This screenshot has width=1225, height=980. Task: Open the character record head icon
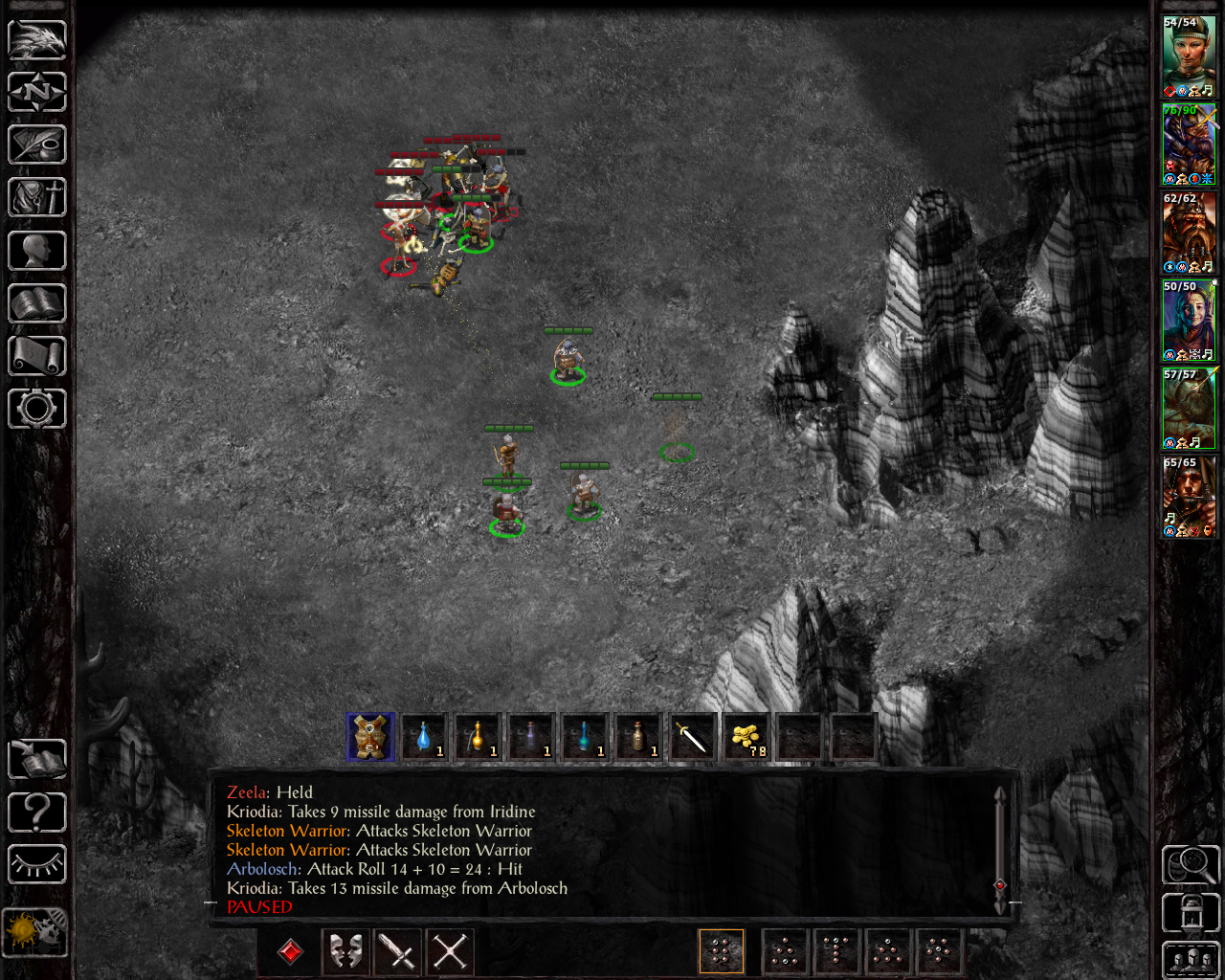click(x=37, y=251)
